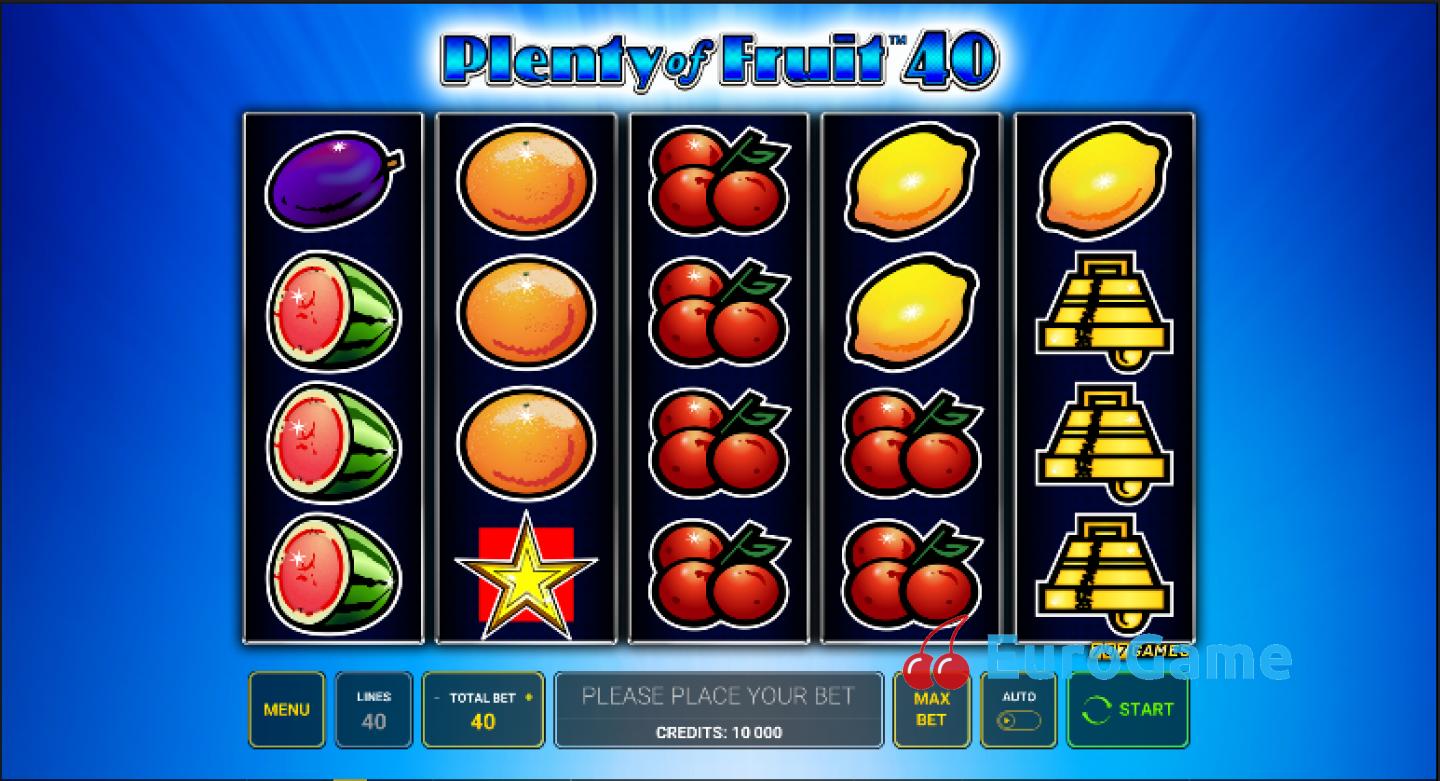Decrease the bet with the minus stepper
This screenshot has height=781, width=1440.
(x=437, y=698)
